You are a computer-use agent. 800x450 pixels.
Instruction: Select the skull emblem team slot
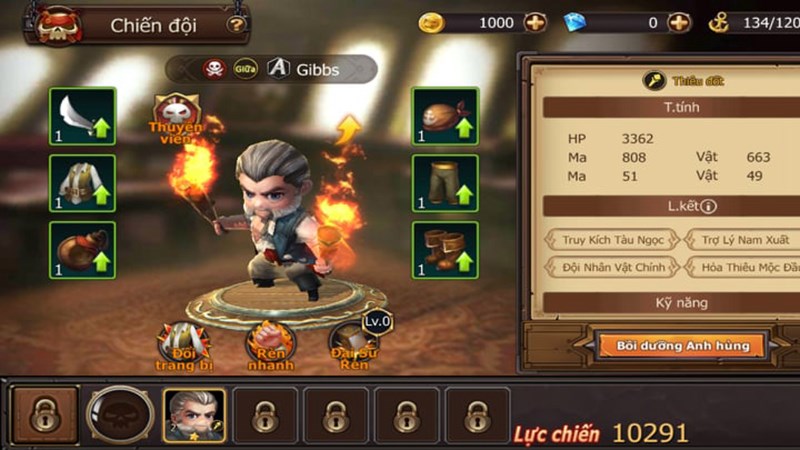click(120, 414)
